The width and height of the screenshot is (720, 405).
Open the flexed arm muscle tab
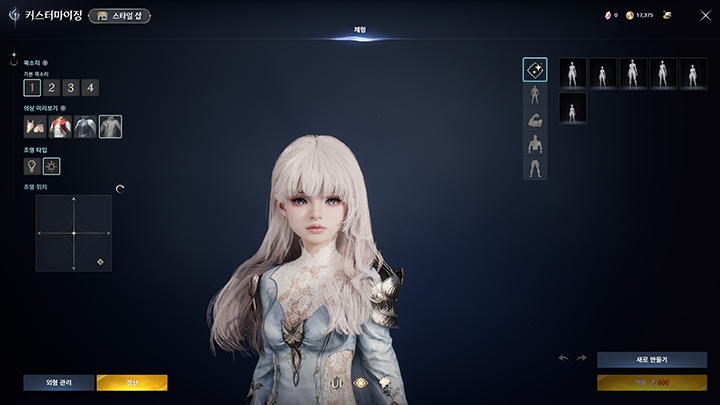point(535,120)
